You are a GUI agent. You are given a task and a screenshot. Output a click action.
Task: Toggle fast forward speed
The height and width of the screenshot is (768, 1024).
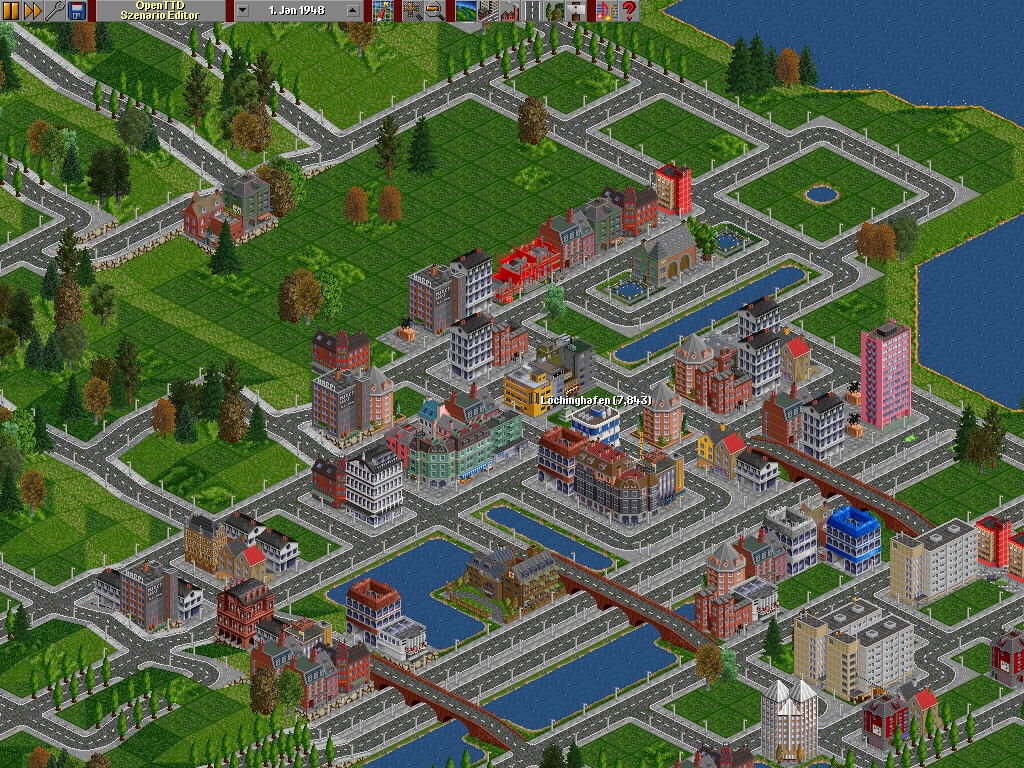click(32, 11)
